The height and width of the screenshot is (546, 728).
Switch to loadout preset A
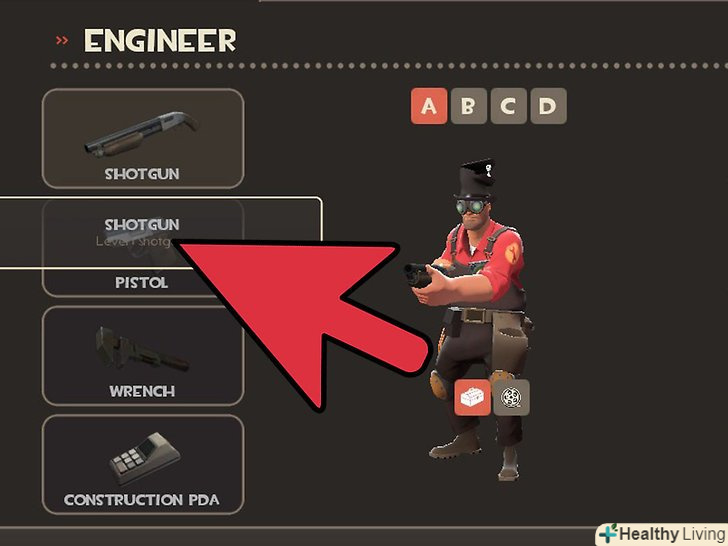click(x=429, y=107)
